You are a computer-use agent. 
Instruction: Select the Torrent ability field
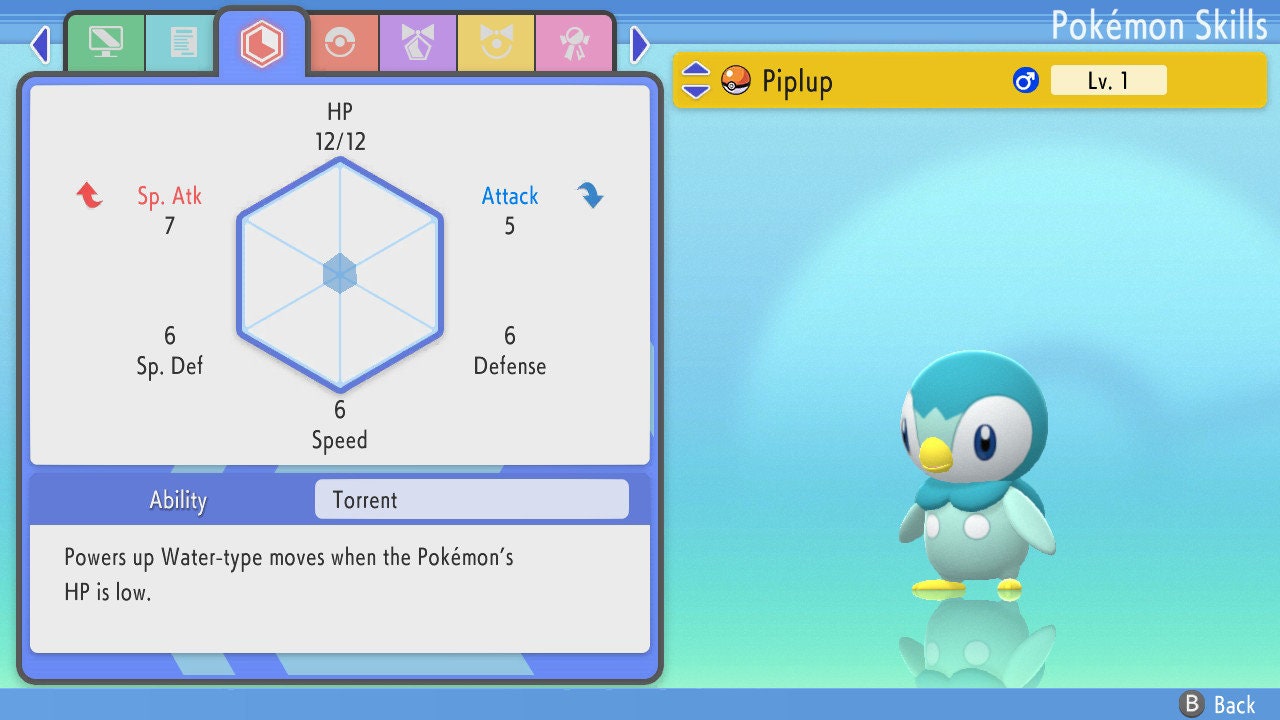[x=471, y=500]
